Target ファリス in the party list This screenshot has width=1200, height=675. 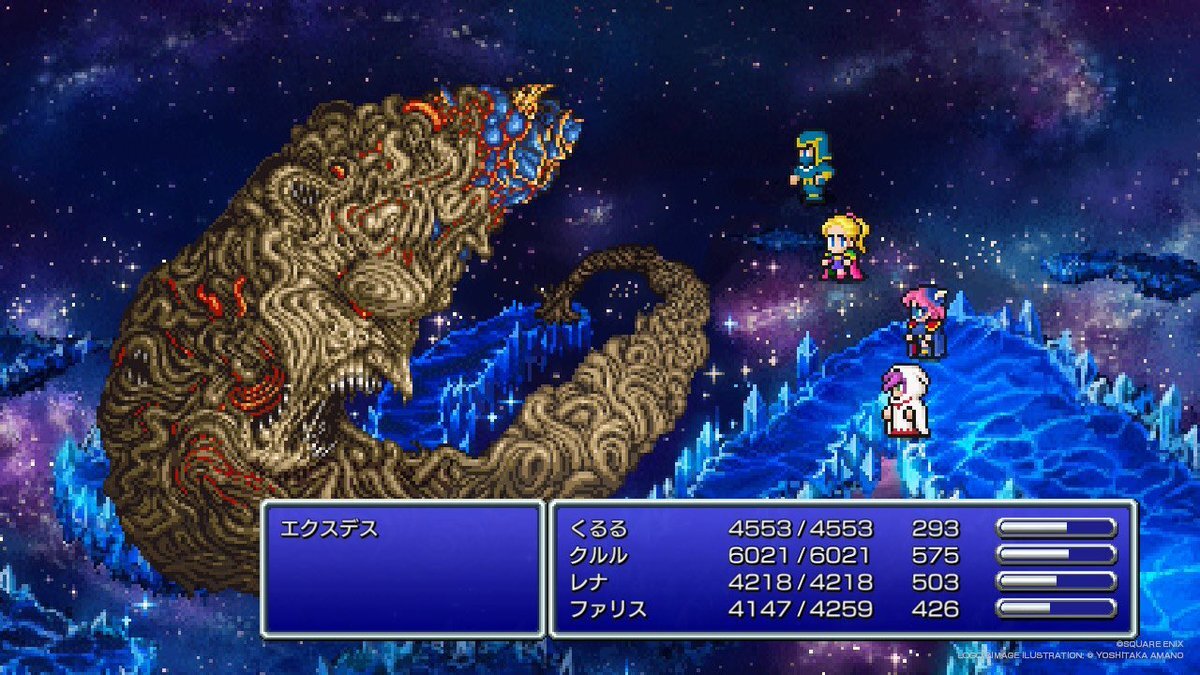[x=606, y=608]
